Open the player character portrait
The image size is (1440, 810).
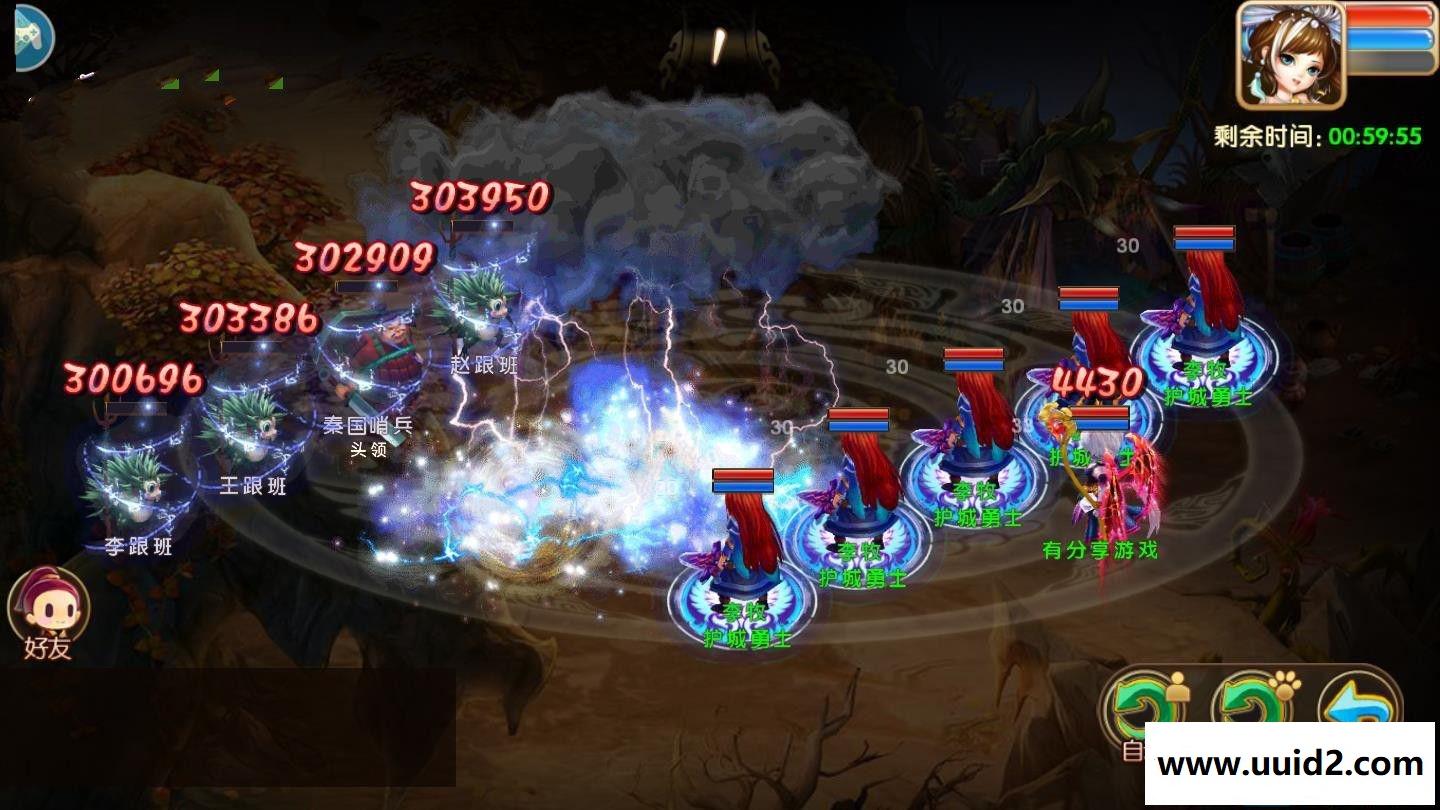point(1291,54)
